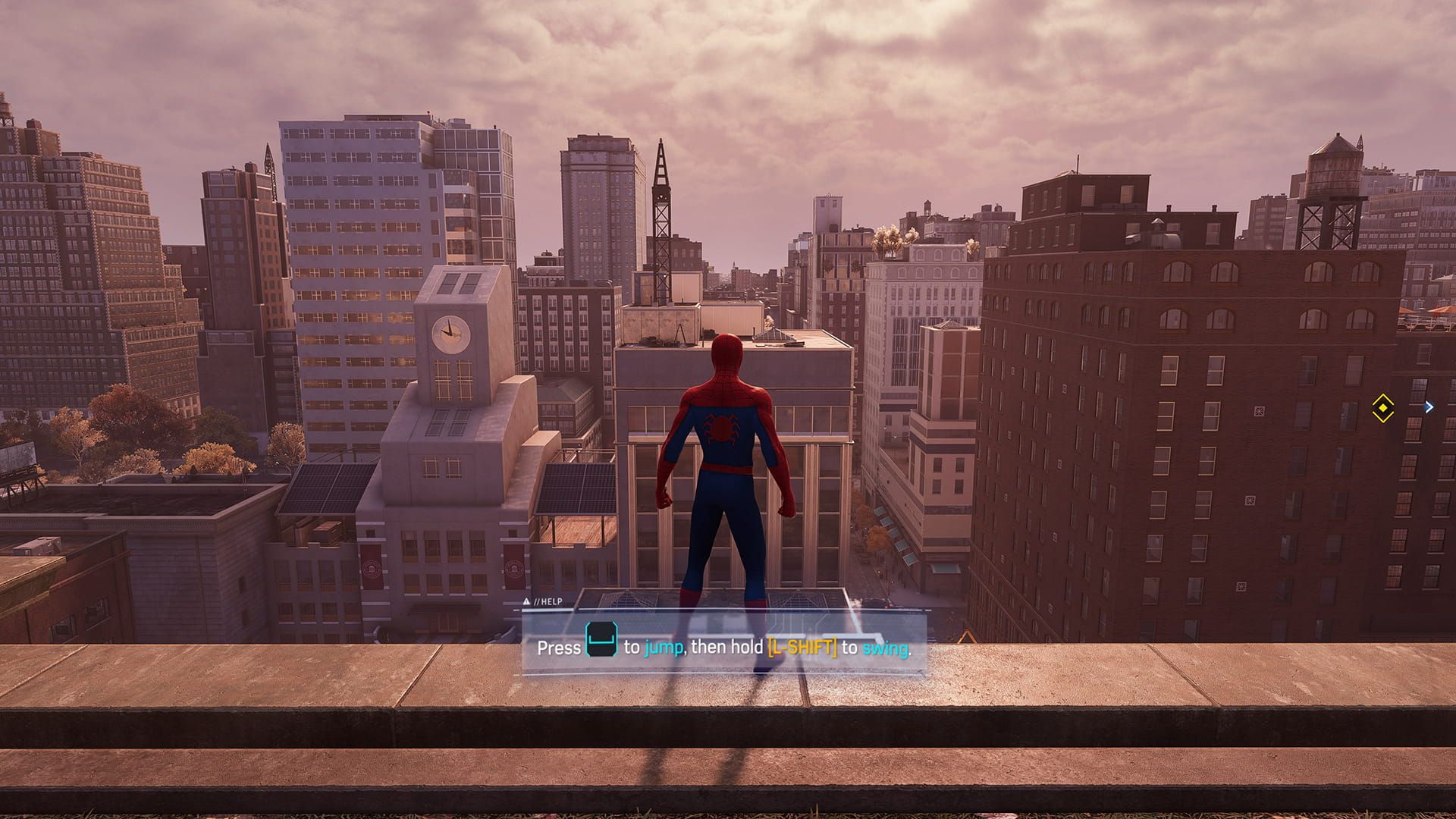Select the blue off-screen chevron indicator
Screen dimensions: 1456x819
pos(1430,407)
